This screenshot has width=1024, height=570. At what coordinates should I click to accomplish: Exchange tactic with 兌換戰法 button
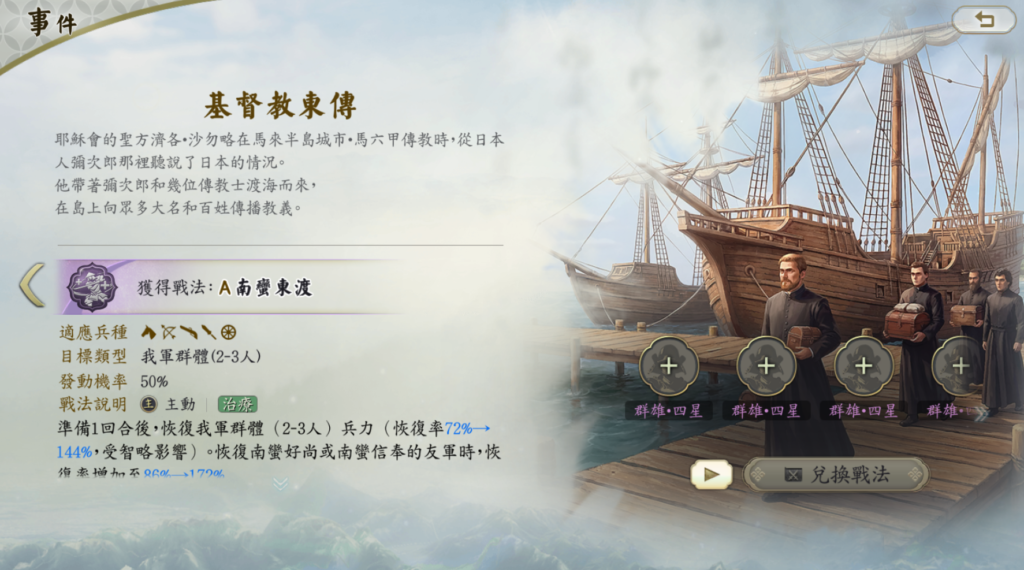click(x=836, y=474)
